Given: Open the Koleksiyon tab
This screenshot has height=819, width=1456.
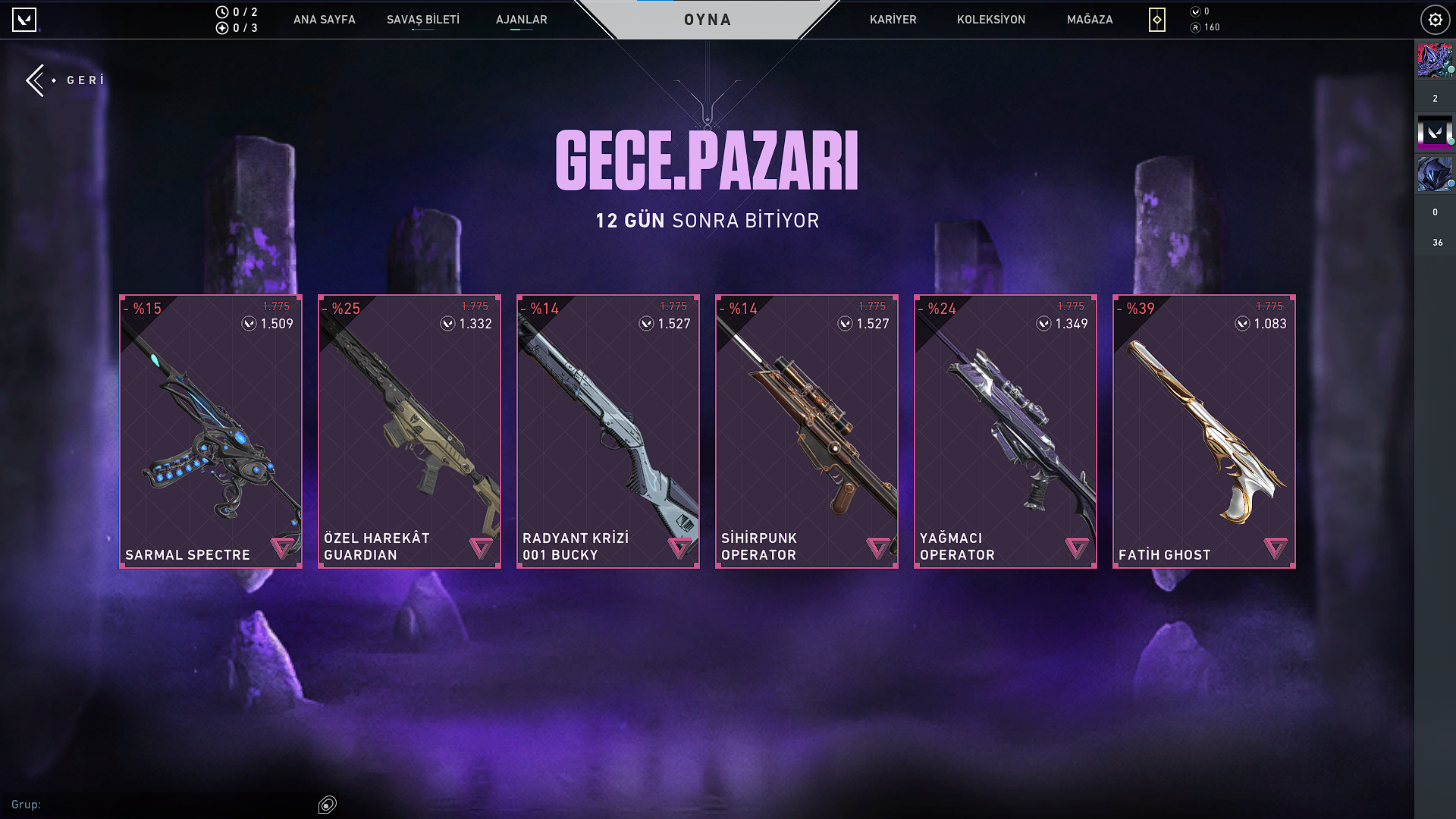Looking at the screenshot, I should pyautogui.click(x=990, y=20).
